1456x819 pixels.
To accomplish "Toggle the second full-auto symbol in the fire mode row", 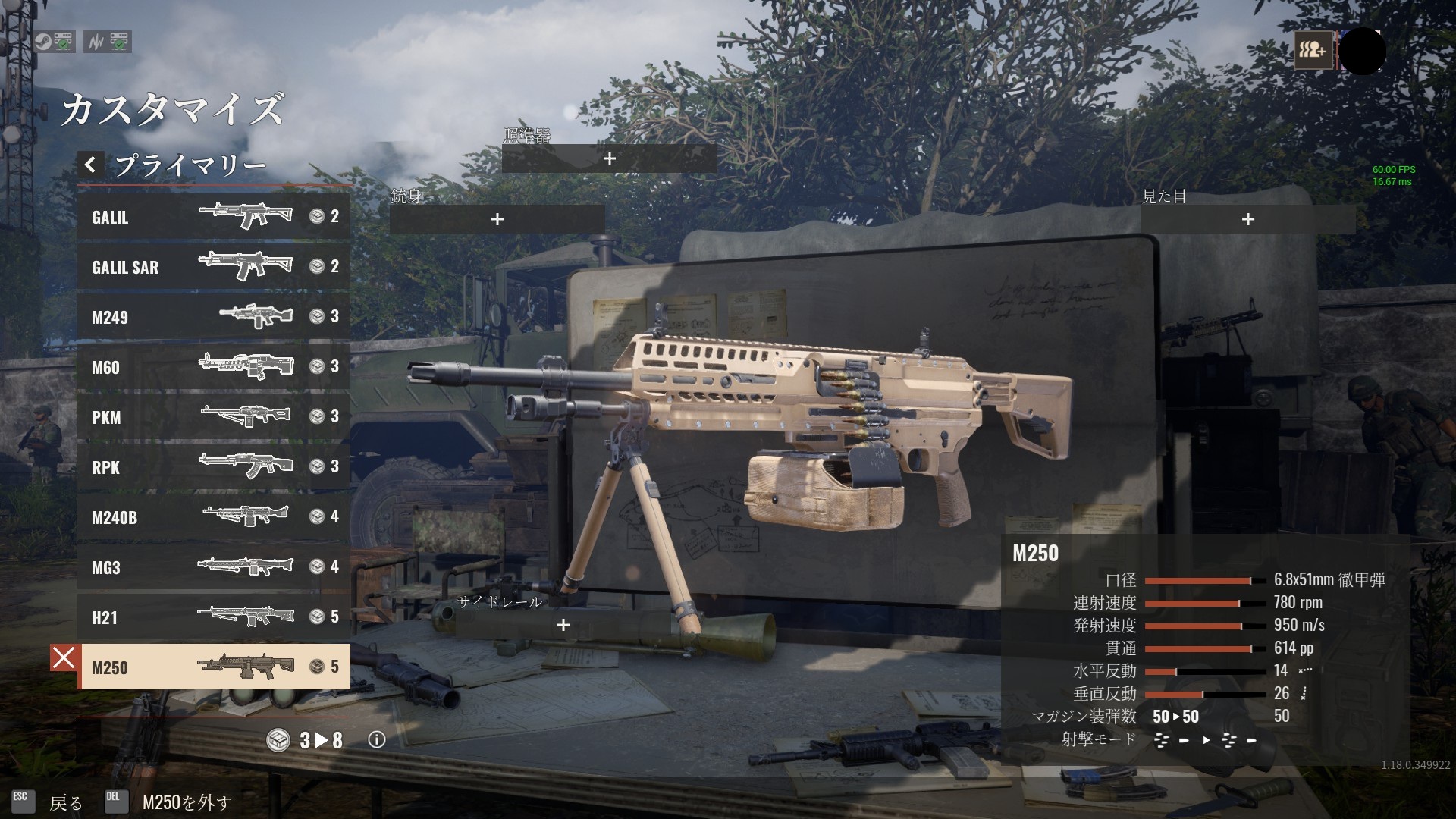I will [x=1228, y=741].
